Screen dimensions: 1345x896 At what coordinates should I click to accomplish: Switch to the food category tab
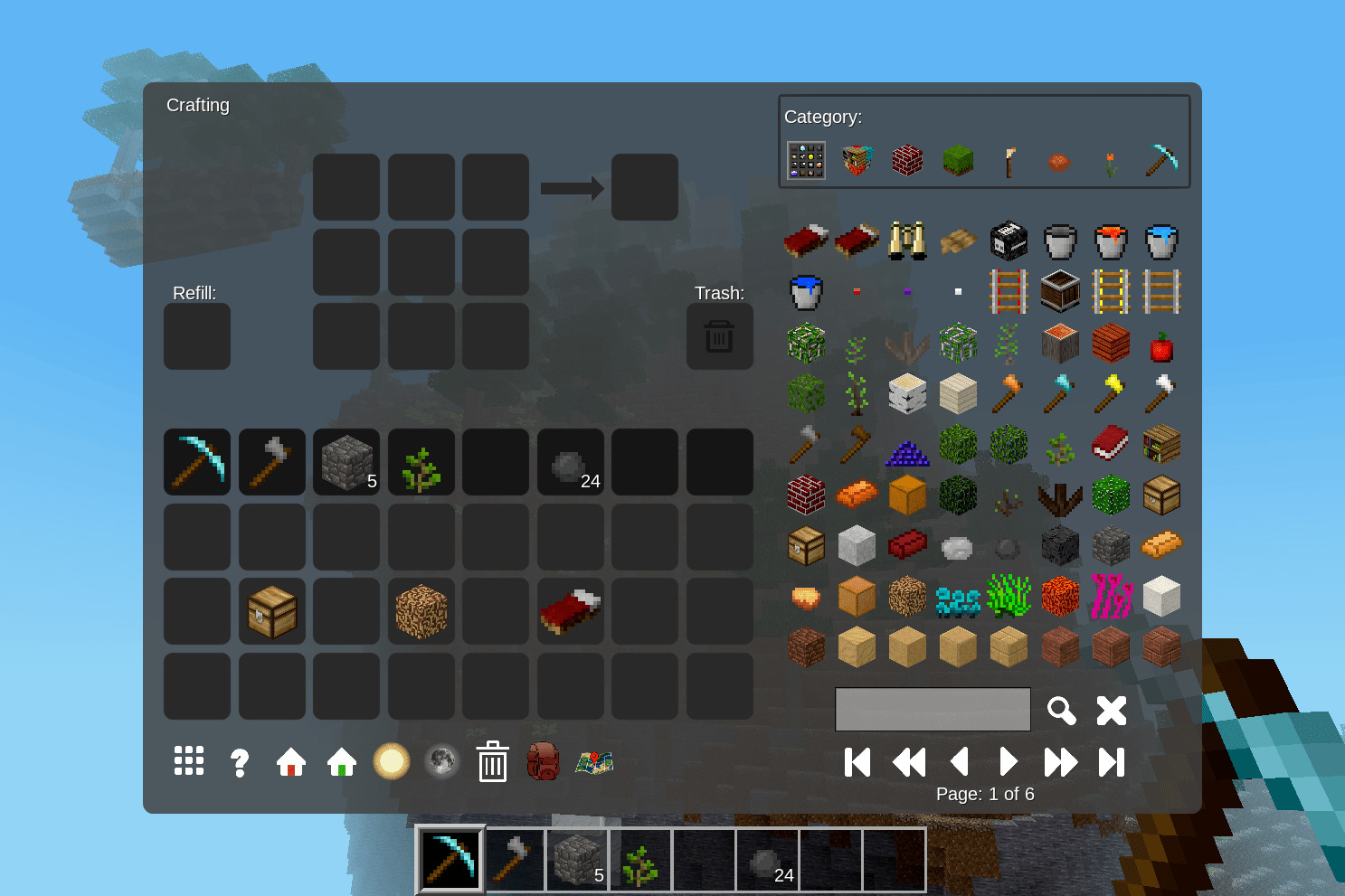pos(1059,160)
